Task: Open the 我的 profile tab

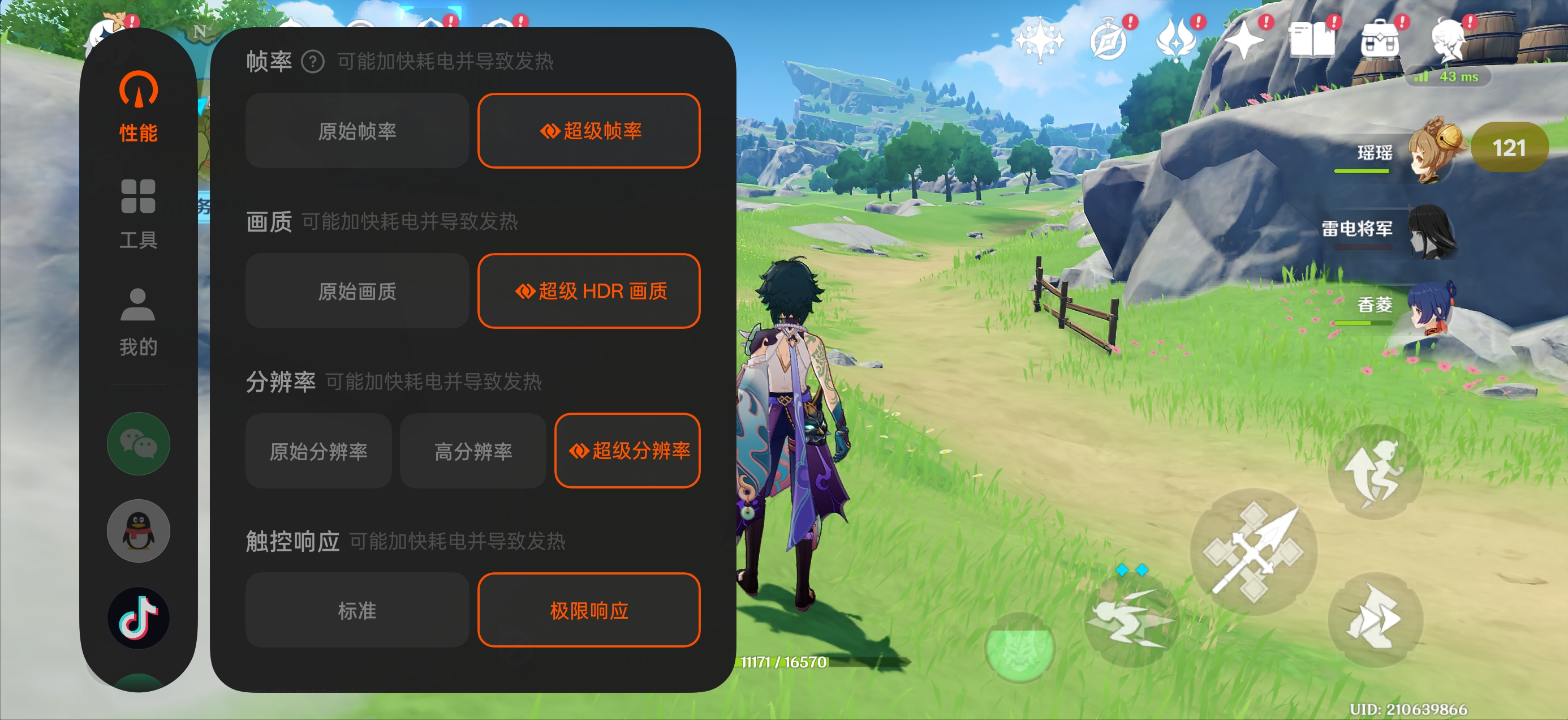Action: (x=138, y=321)
